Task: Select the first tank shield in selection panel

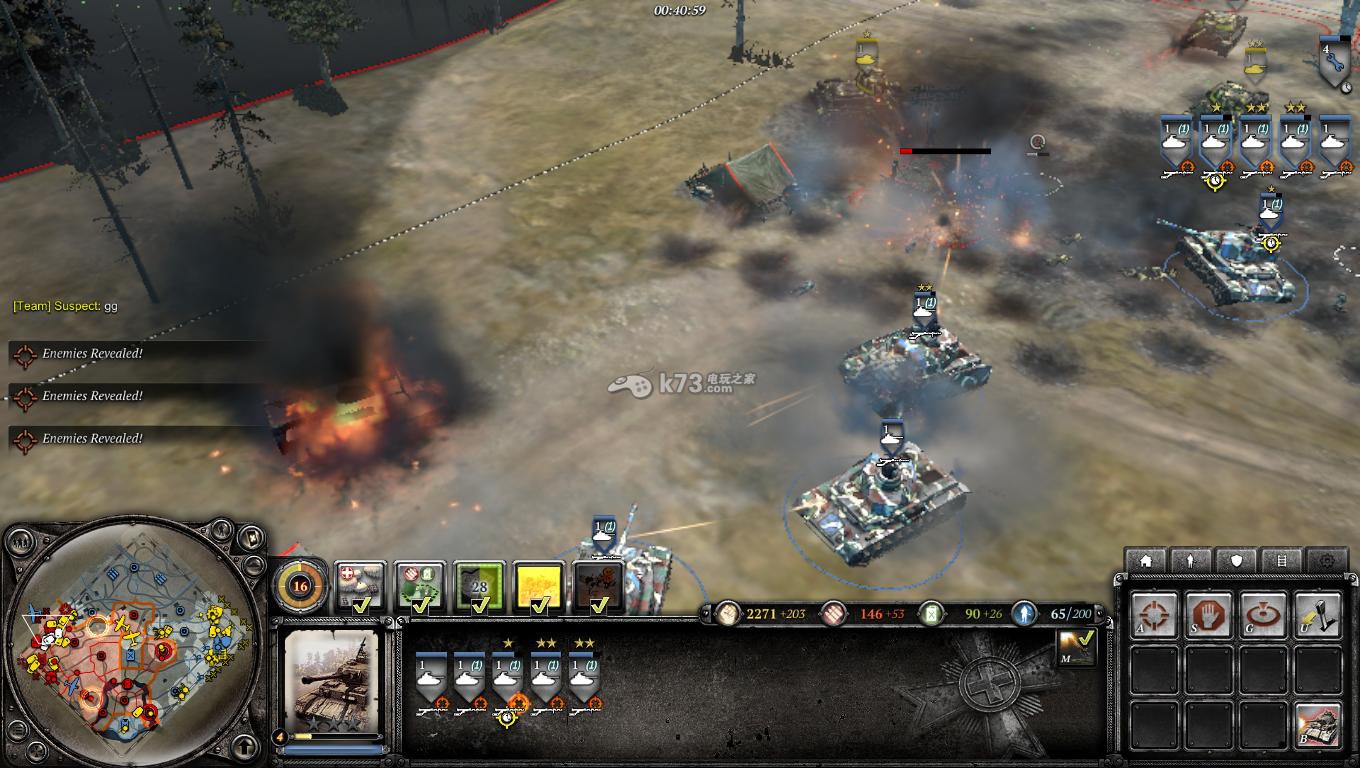Action: coord(431,678)
